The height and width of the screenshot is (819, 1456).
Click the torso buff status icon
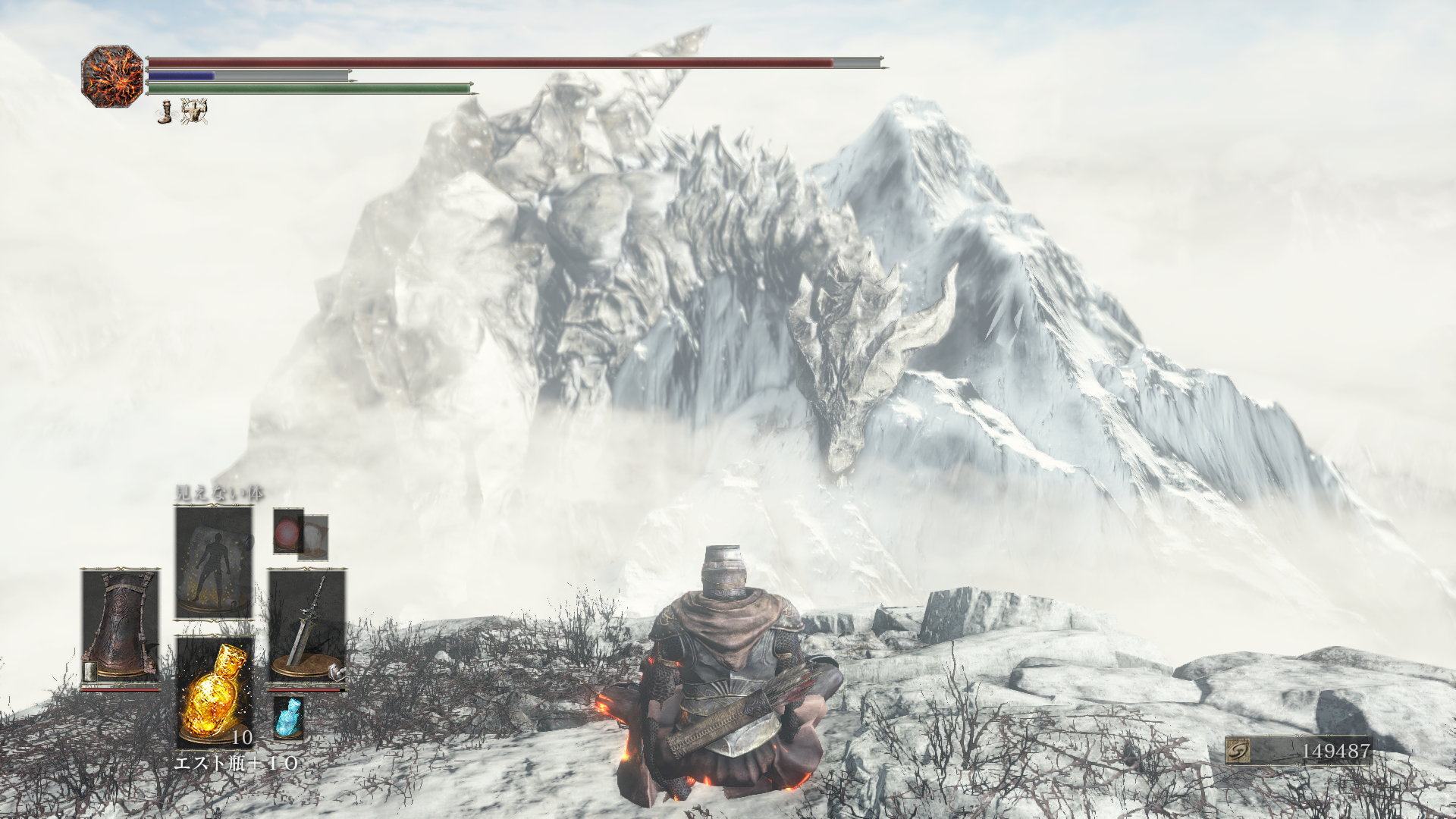click(194, 111)
